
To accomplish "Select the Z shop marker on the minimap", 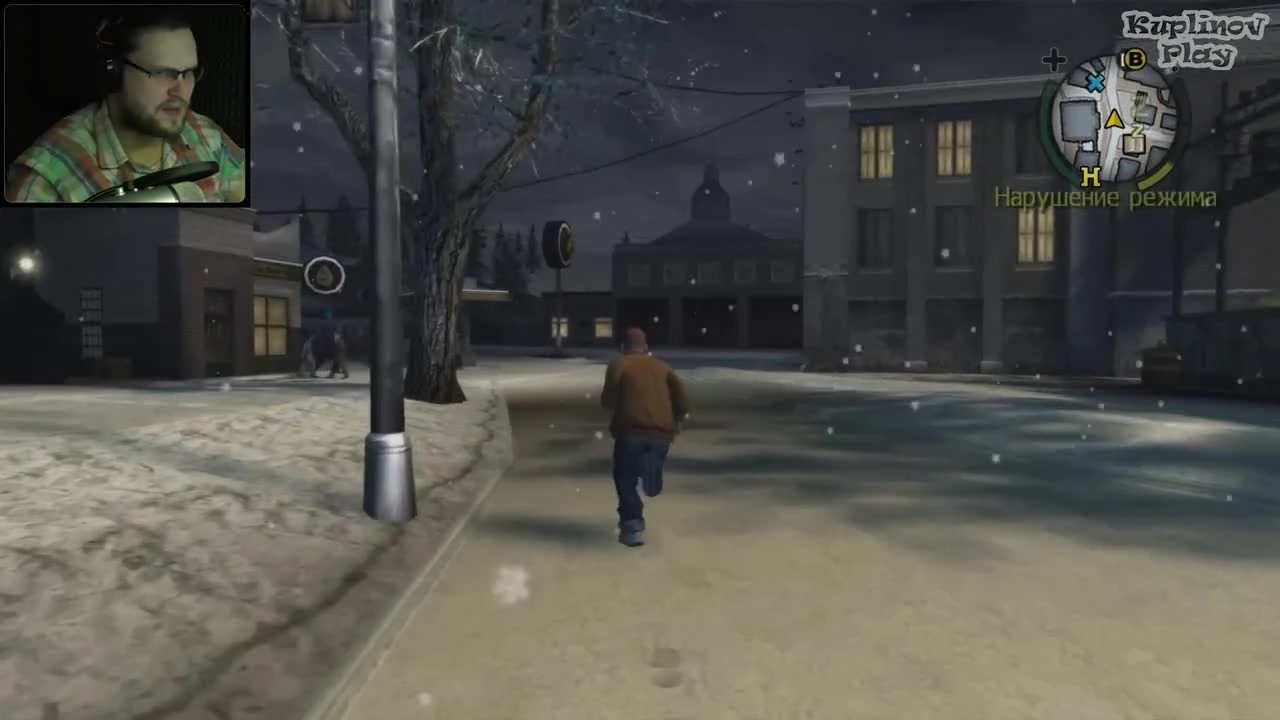I will pyautogui.click(x=1138, y=132).
